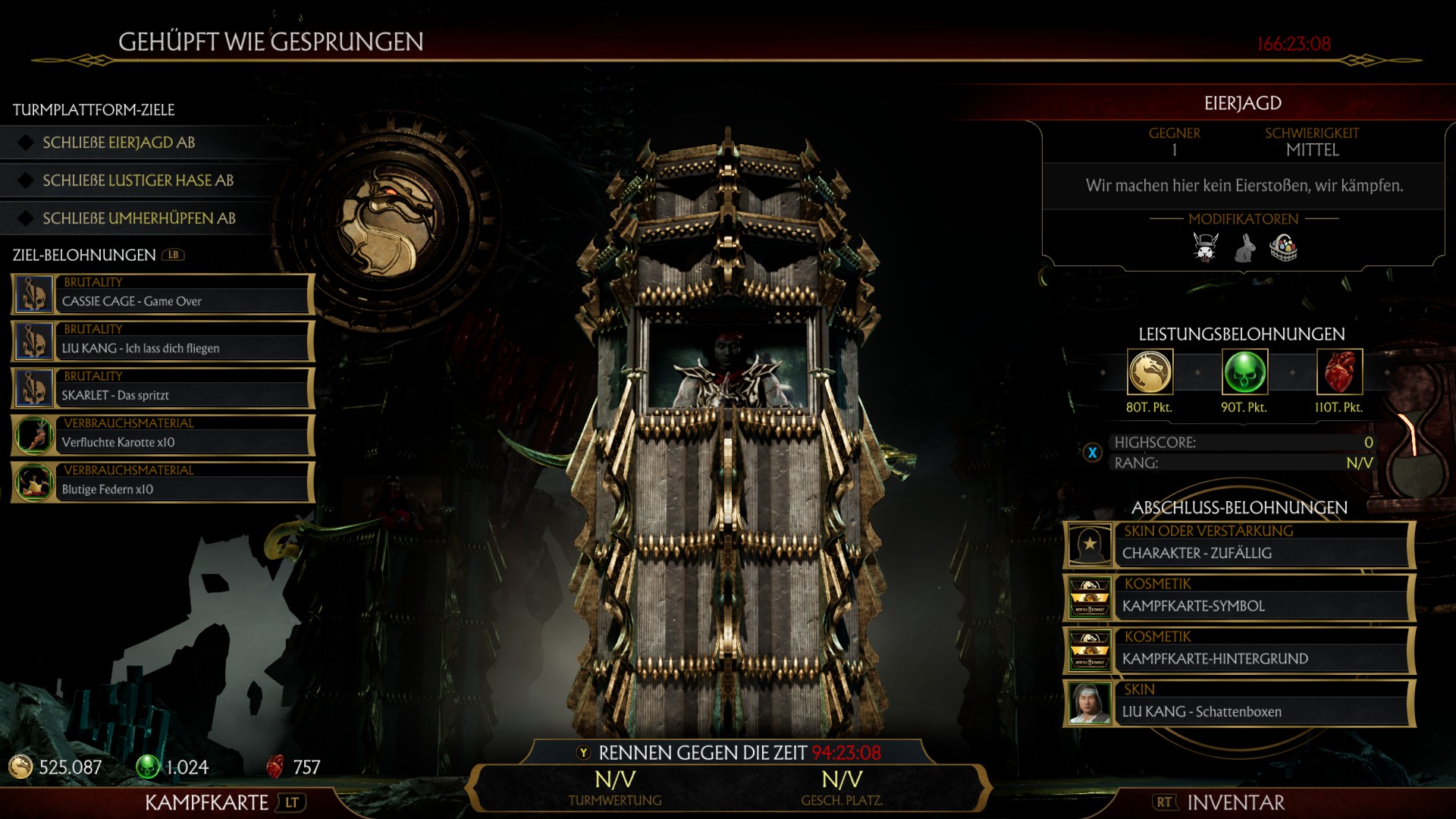This screenshot has width=1456, height=819.
Task: Choose the Skarlet Das spritzt brutality reward
Action: (x=163, y=388)
